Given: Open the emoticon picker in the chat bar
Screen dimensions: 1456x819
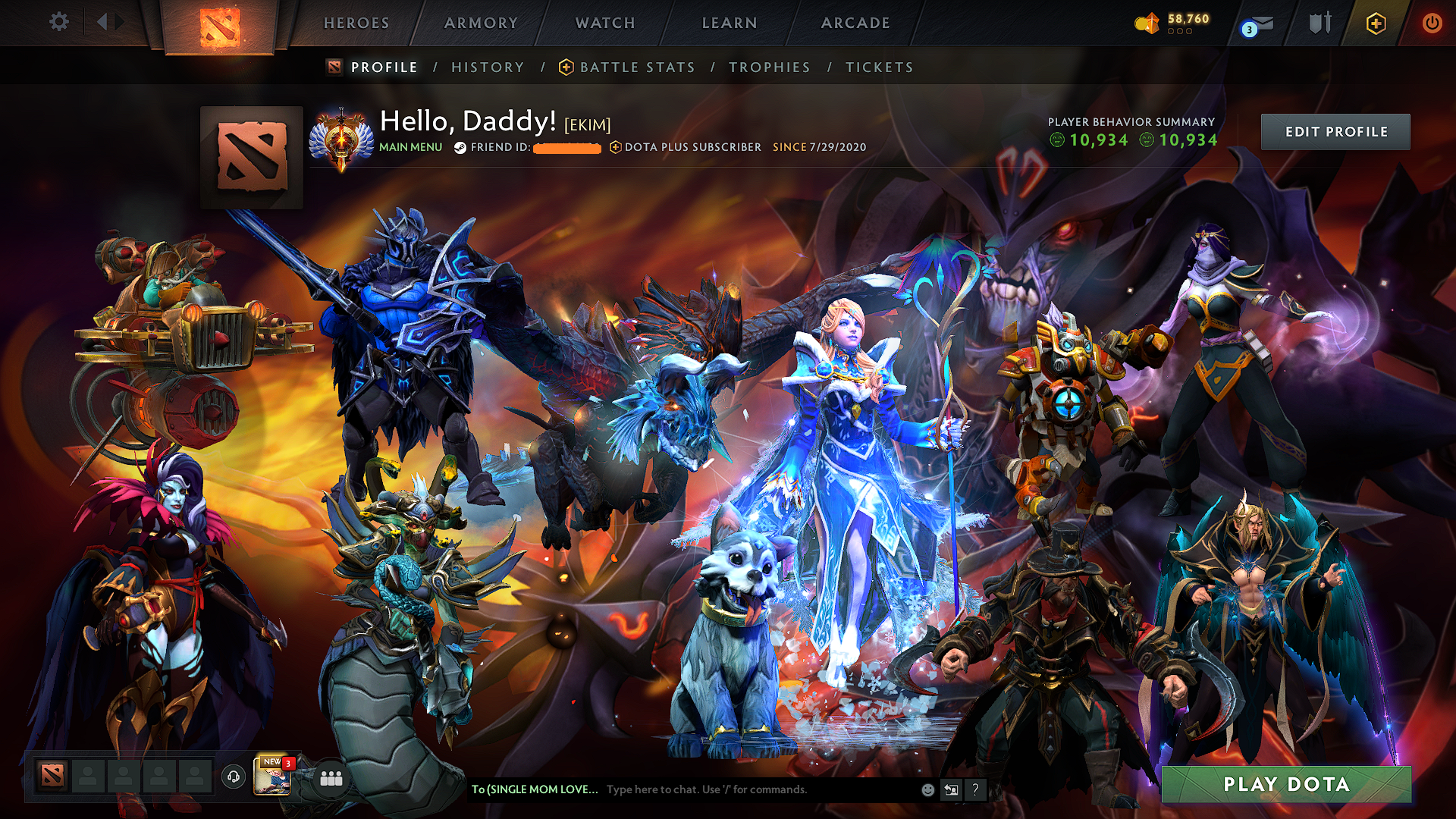Looking at the screenshot, I should pyautogui.click(x=927, y=789).
